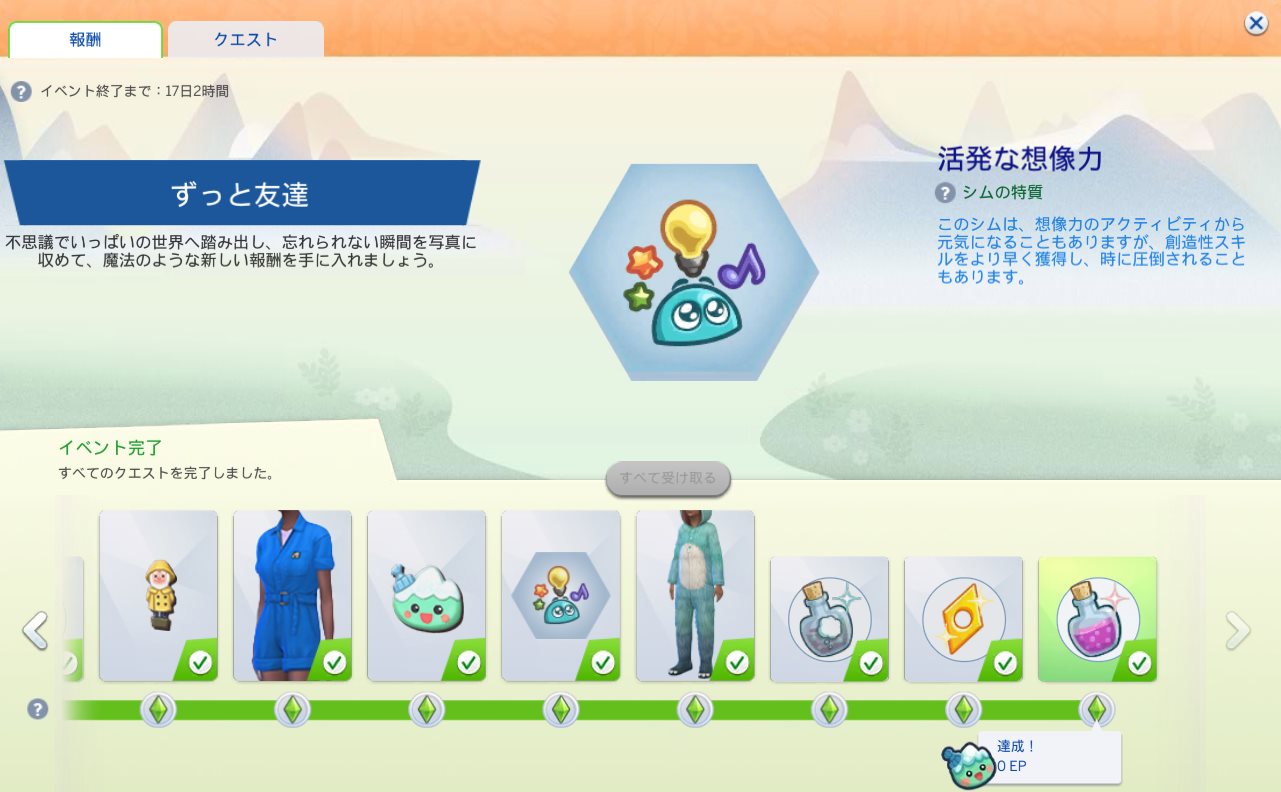This screenshot has height=792, width=1281.
Task: Select the golden diamond token reward
Action: click(963, 619)
